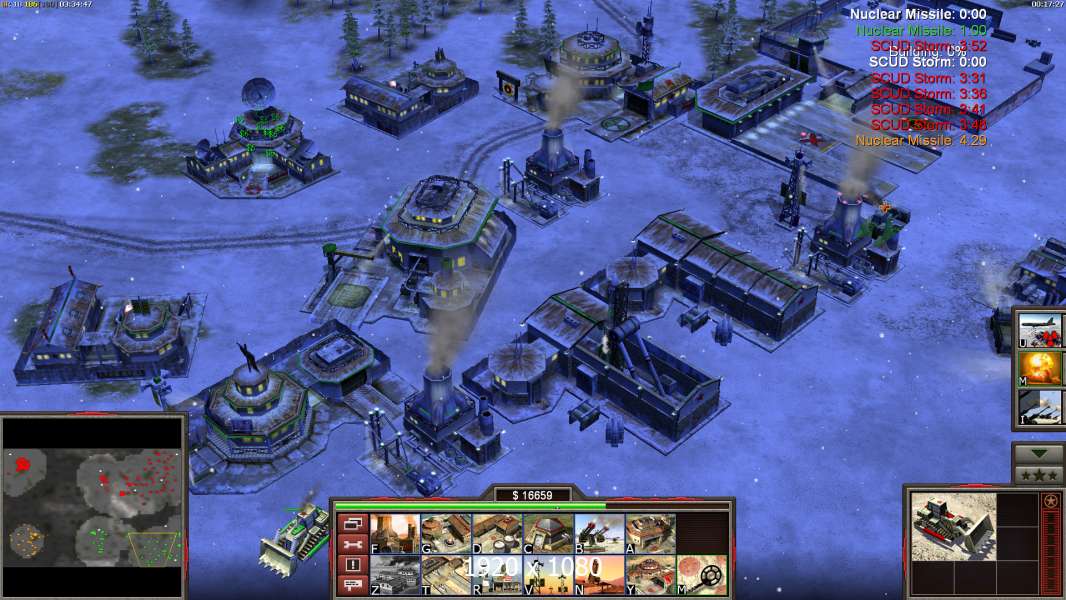Choose the war factory icon labeled A
Image resolution: width=1066 pixels, height=600 pixels.
coord(650,534)
